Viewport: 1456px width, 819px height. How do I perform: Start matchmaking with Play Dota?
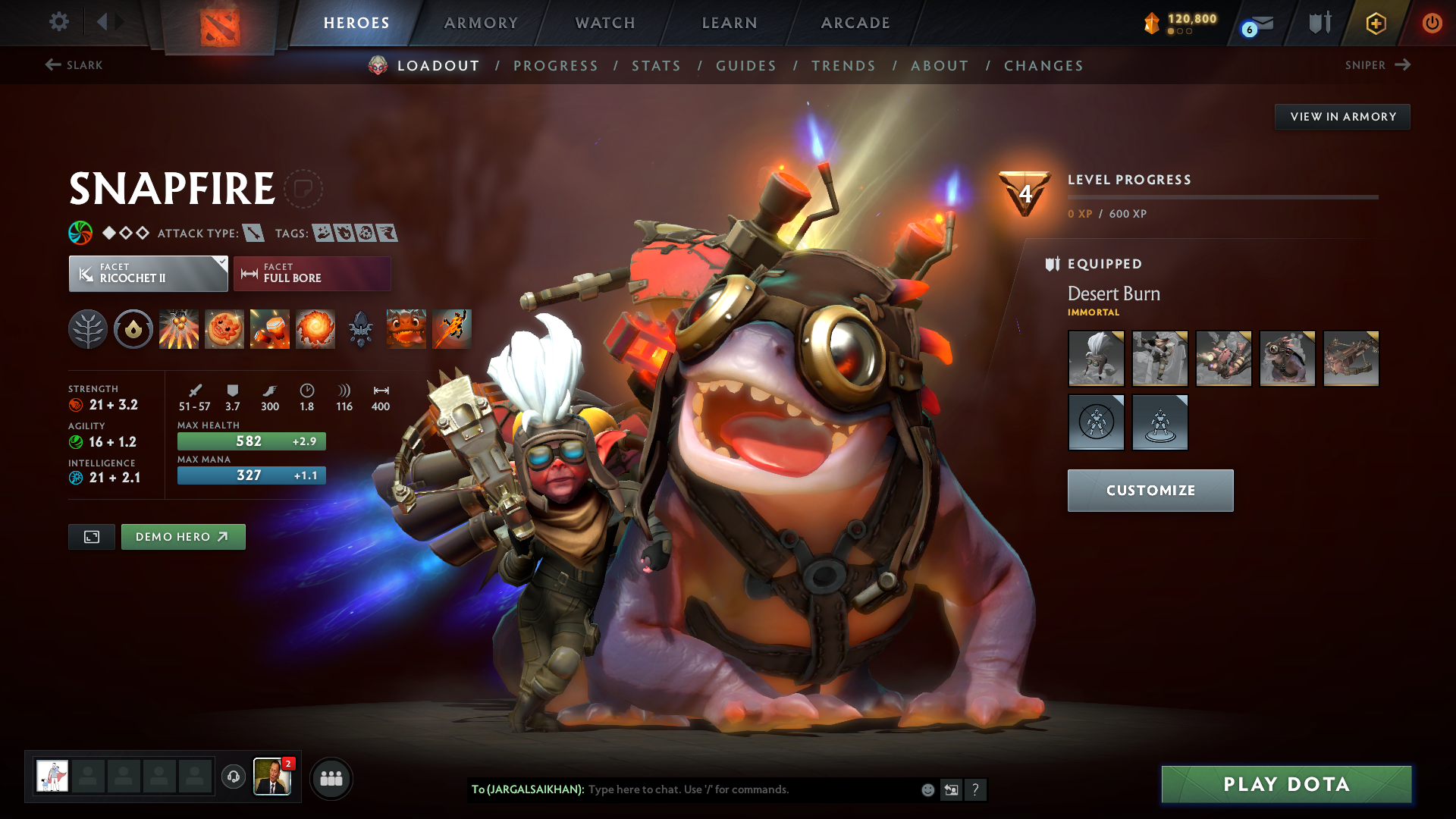[1286, 784]
